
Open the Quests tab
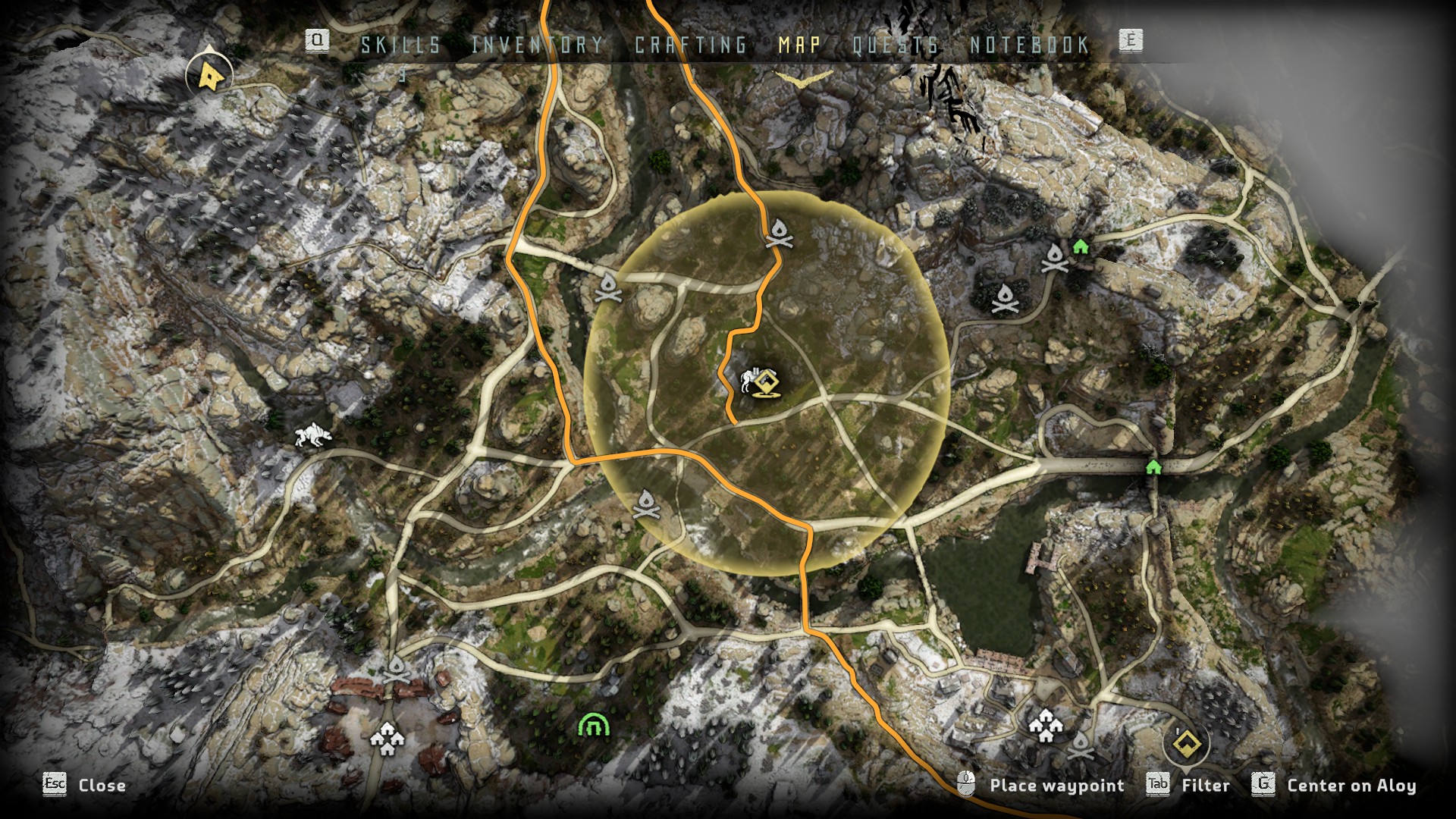896,45
